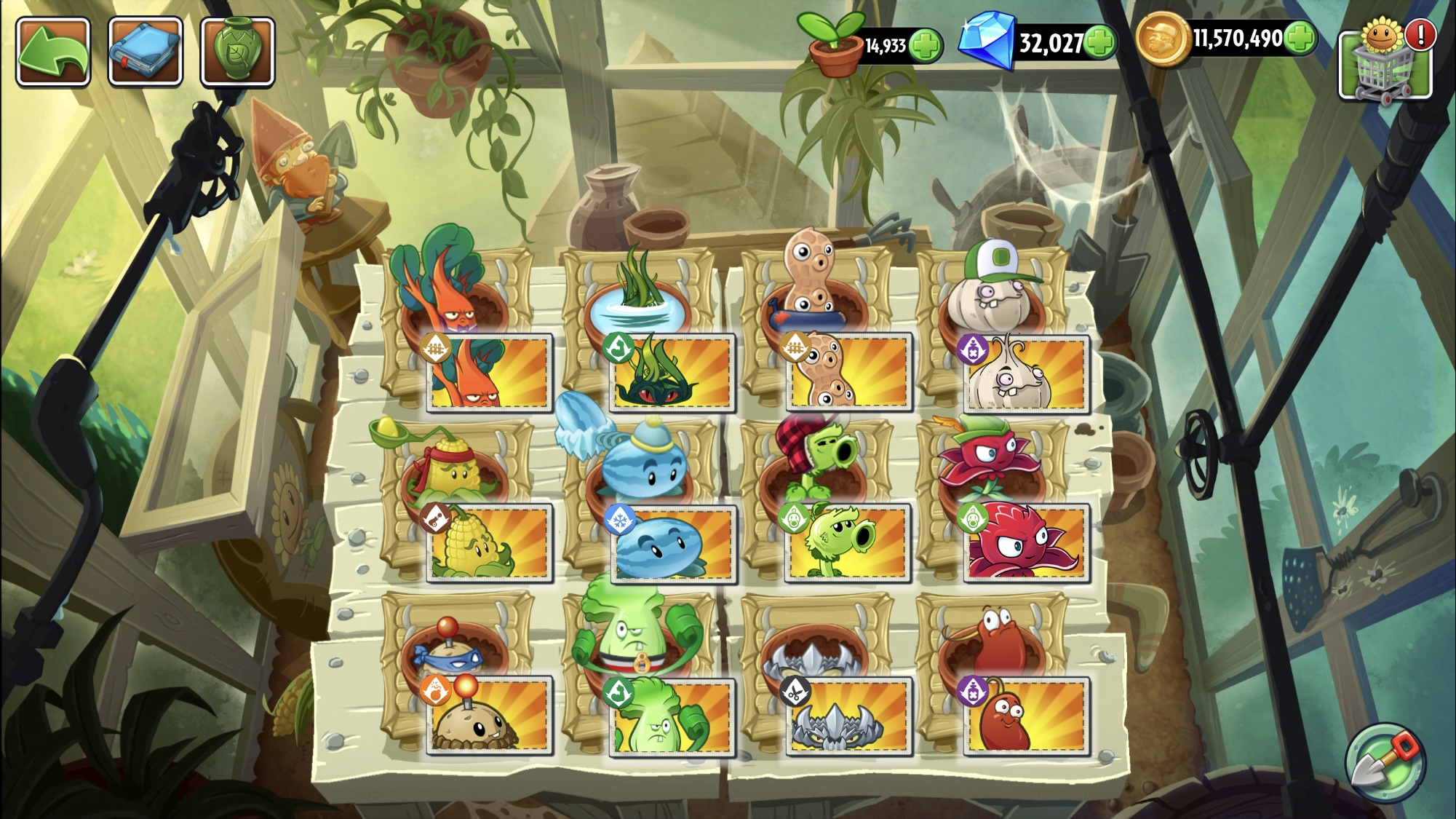
Task: Open the green leaf vase collection
Action: [x=237, y=52]
